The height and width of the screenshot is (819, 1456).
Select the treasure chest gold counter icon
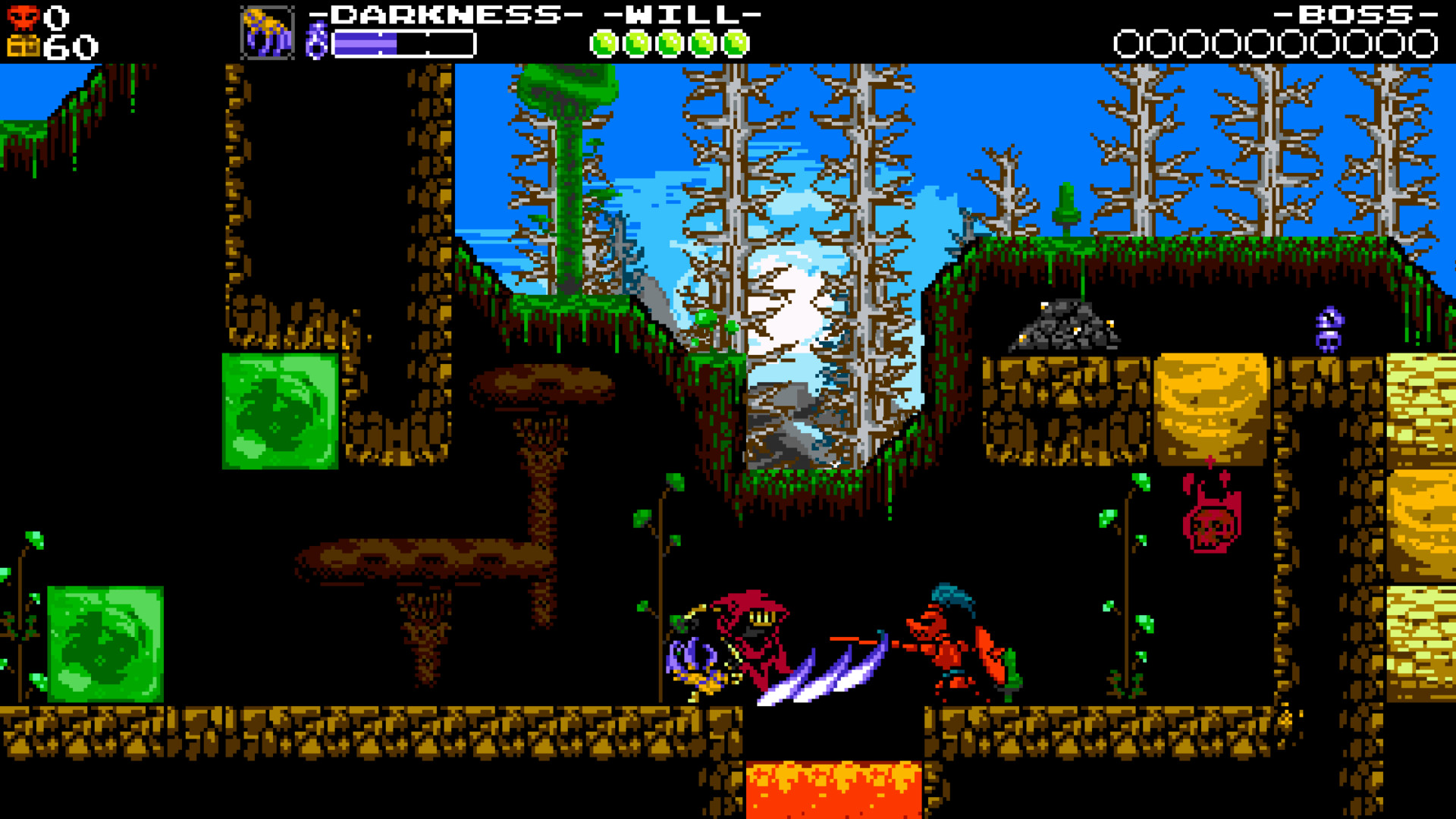pyautogui.click(x=23, y=45)
